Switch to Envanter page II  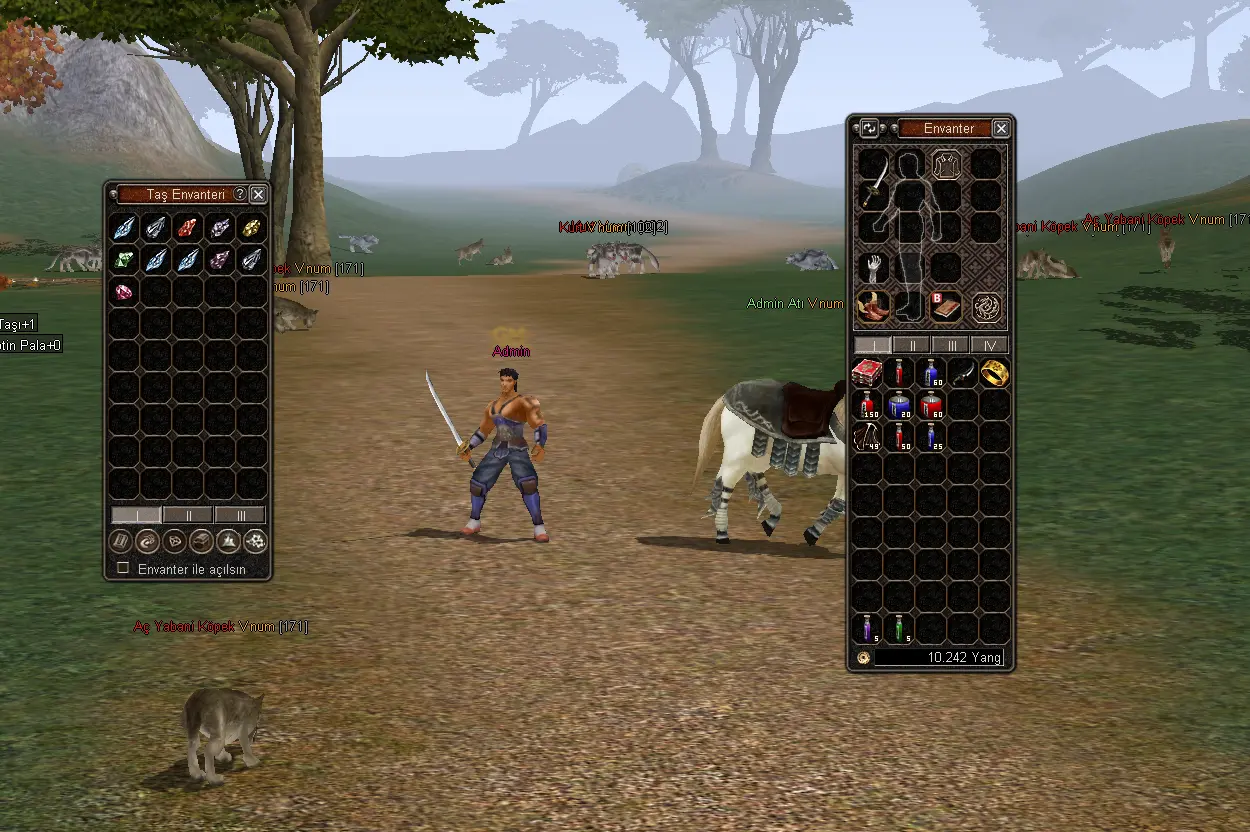pos(911,345)
